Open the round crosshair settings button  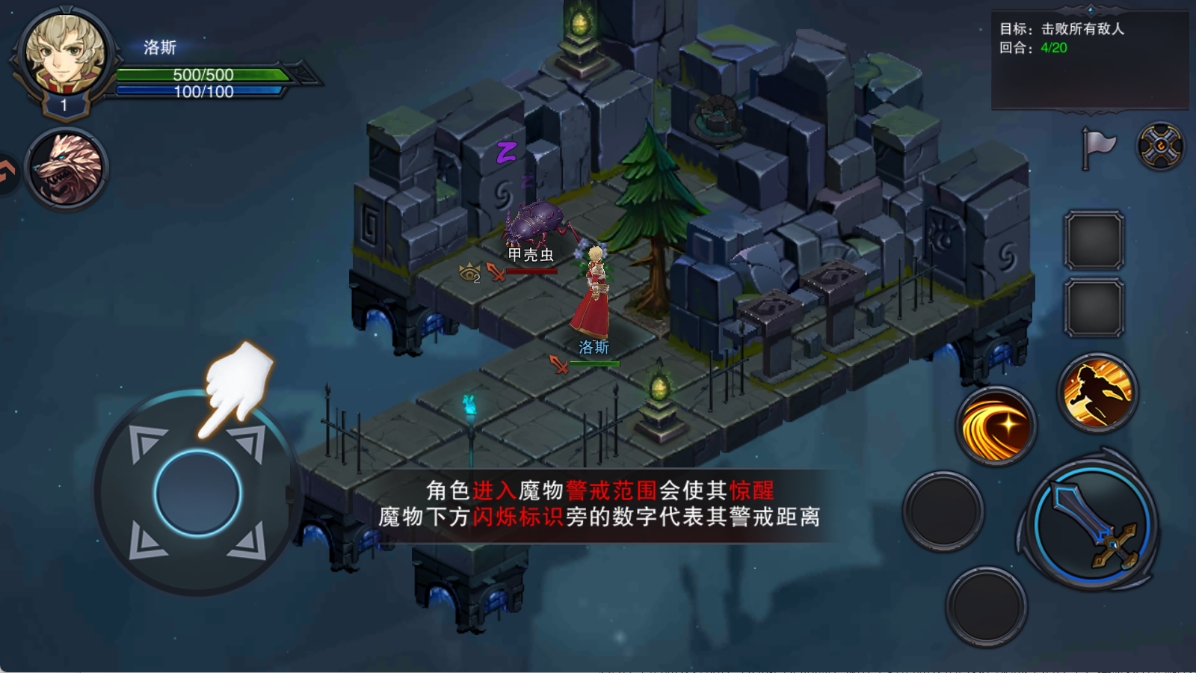pyautogui.click(x=1160, y=148)
